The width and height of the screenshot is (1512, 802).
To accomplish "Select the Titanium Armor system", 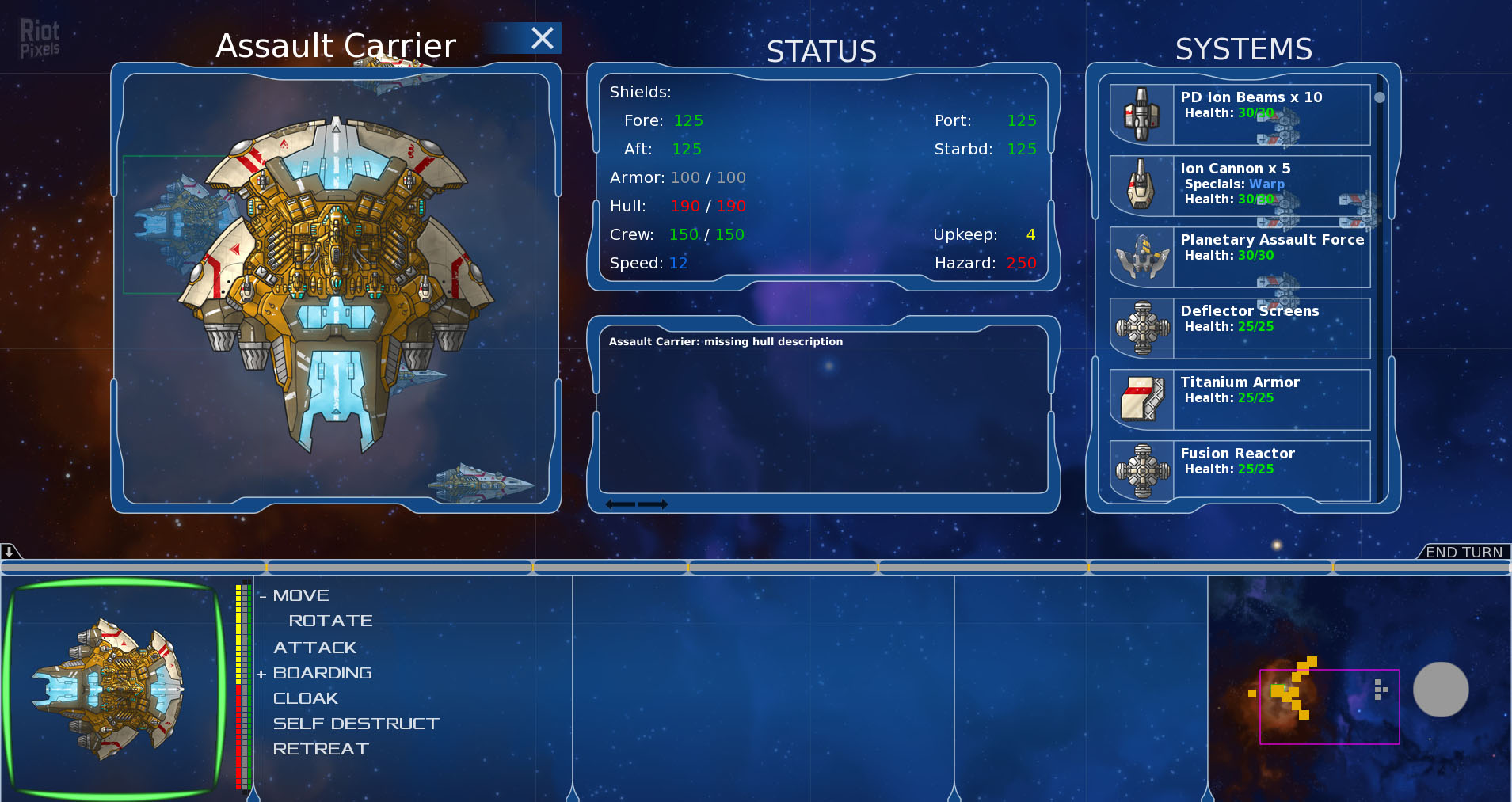I will click(1240, 399).
